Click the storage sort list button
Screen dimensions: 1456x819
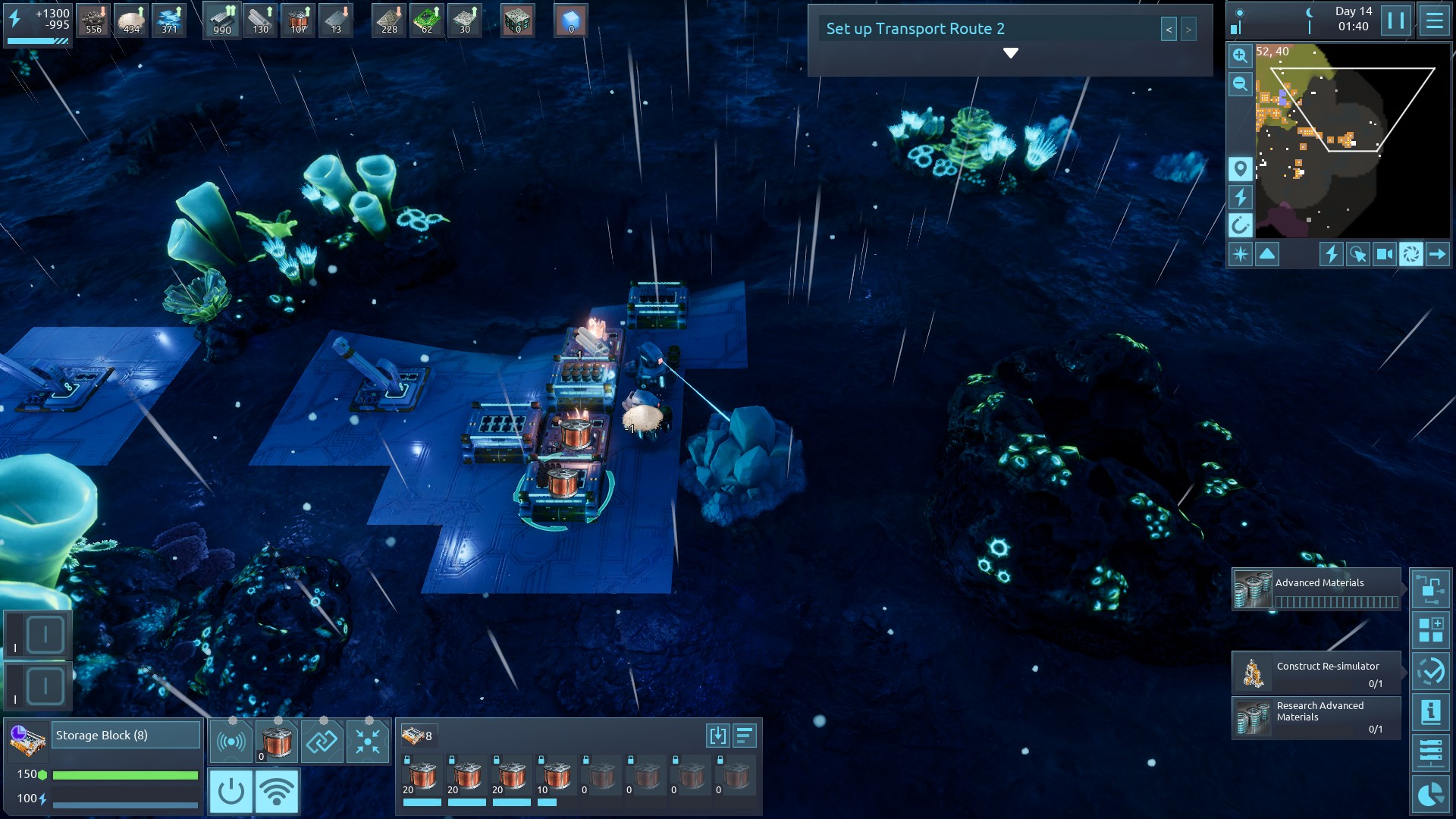pos(745,736)
